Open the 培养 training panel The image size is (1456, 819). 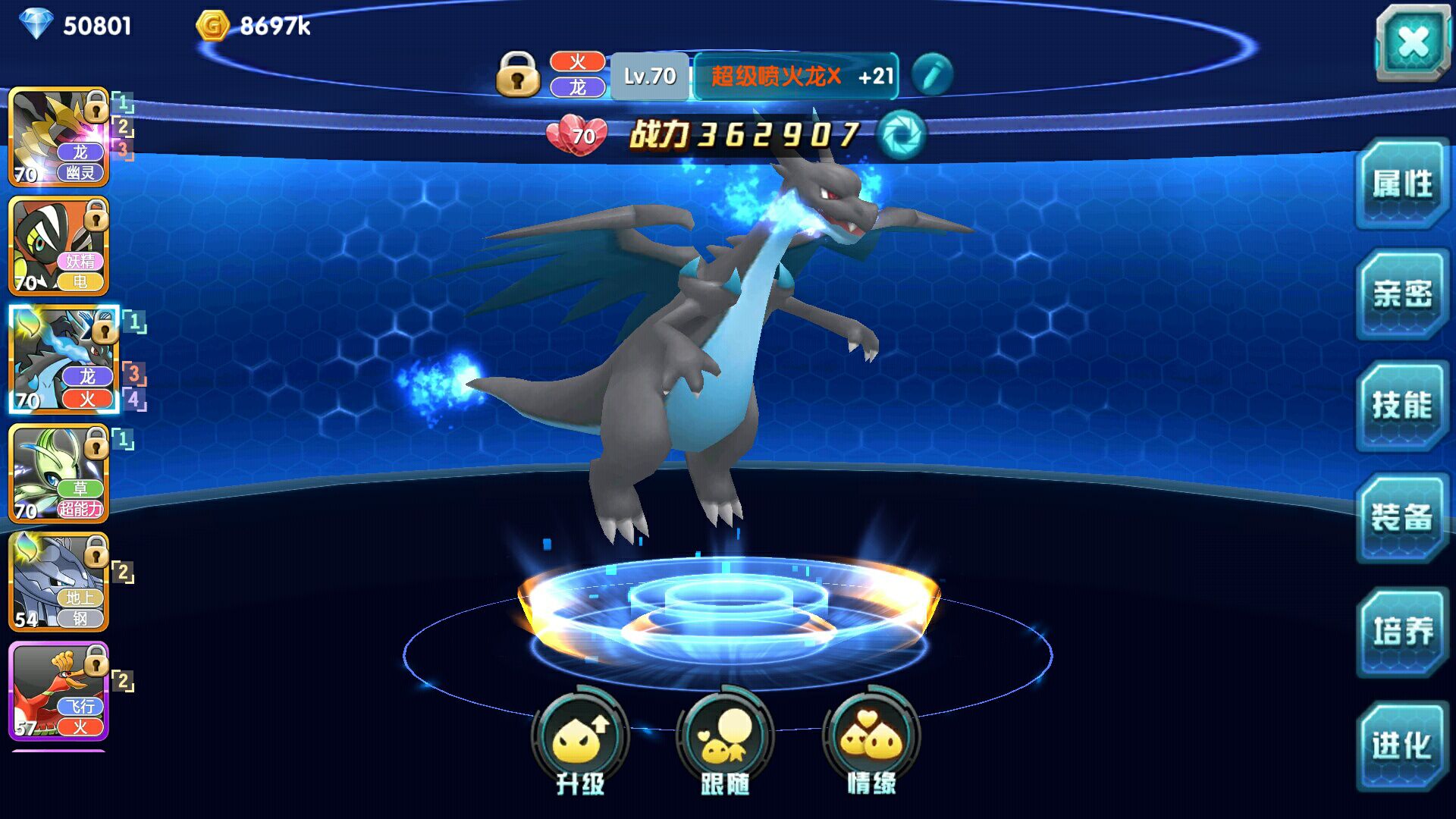(1401, 631)
